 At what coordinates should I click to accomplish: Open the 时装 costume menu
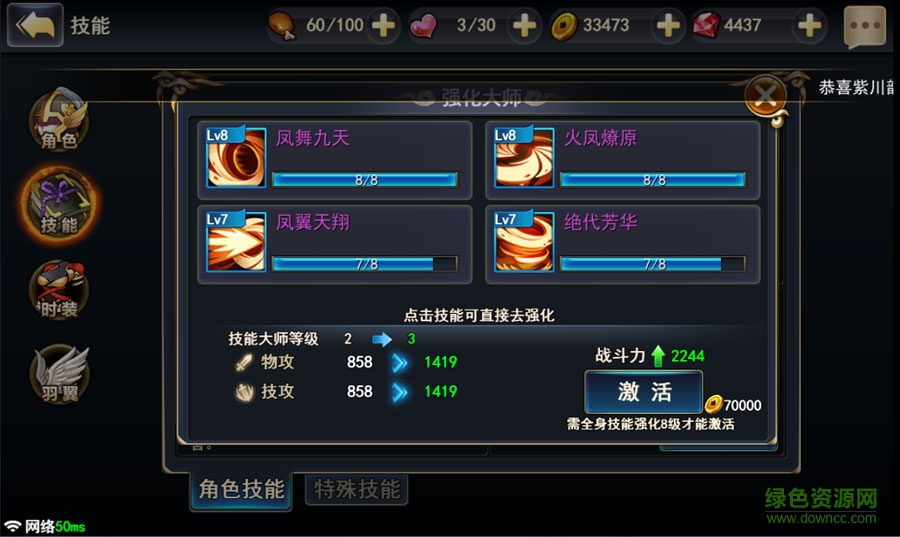tap(57, 290)
